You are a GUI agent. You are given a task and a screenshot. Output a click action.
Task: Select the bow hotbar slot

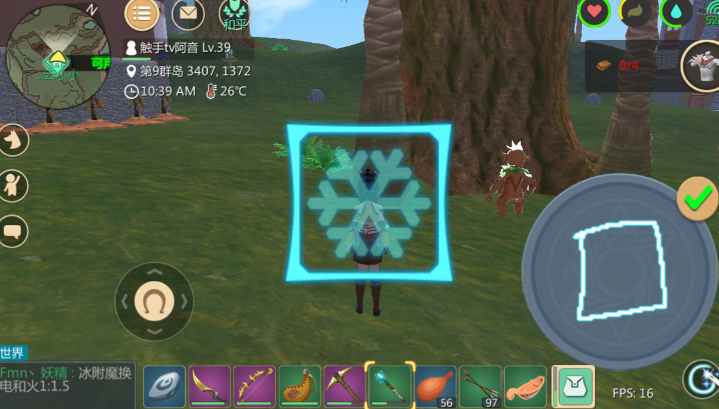coord(254,385)
